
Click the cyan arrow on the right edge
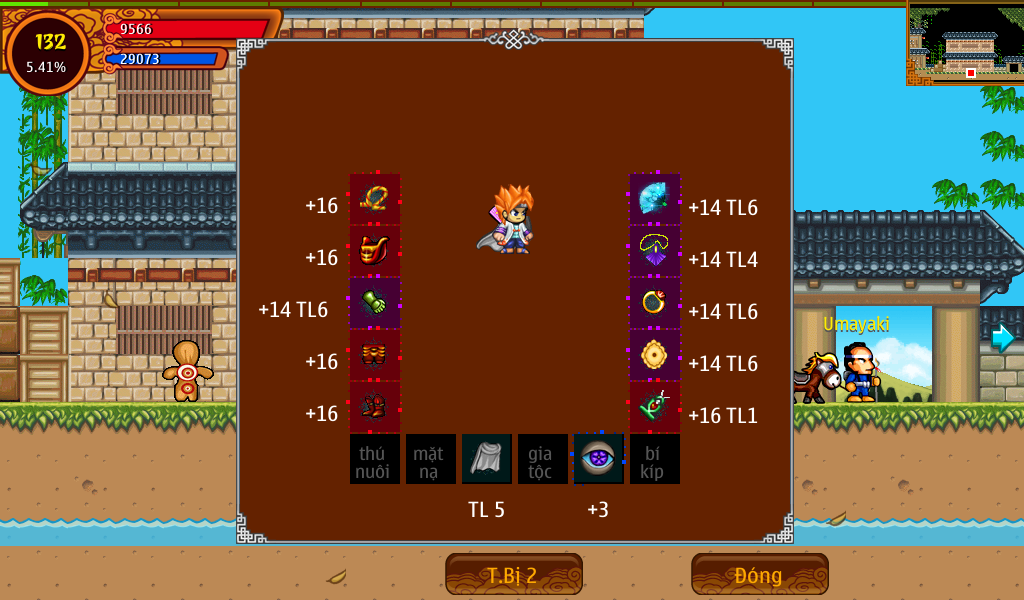click(x=1002, y=338)
